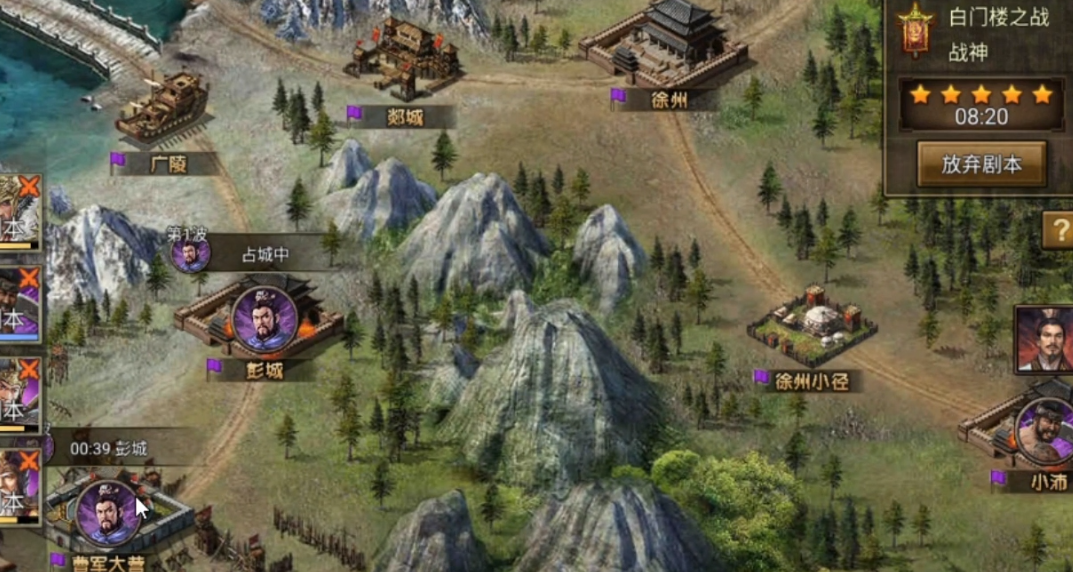This screenshot has width=1073, height=572.
Task: Choose the 郯城 fortress on the map
Action: pyautogui.click(x=403, y=60)
